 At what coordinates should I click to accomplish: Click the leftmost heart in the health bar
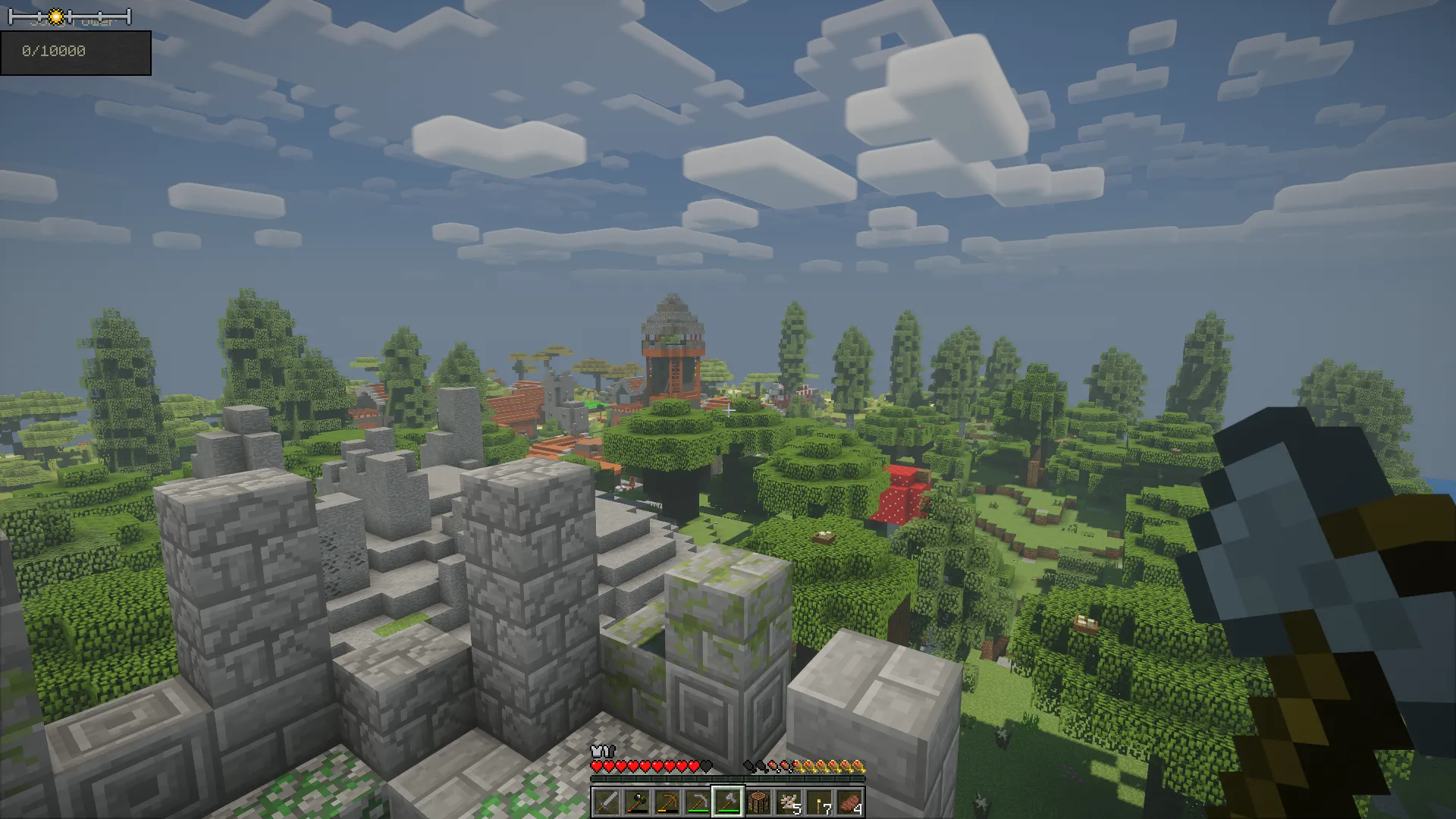coord(596,765)
